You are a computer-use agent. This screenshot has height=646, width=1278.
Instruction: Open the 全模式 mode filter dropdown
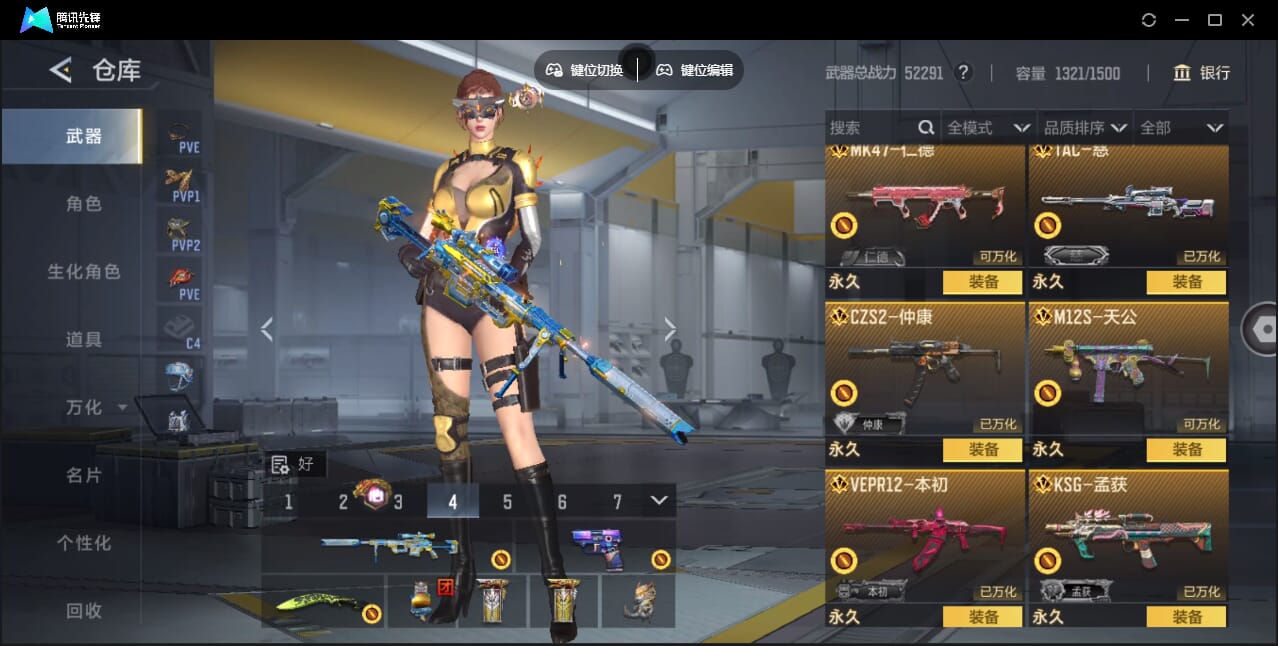point(988,128)
